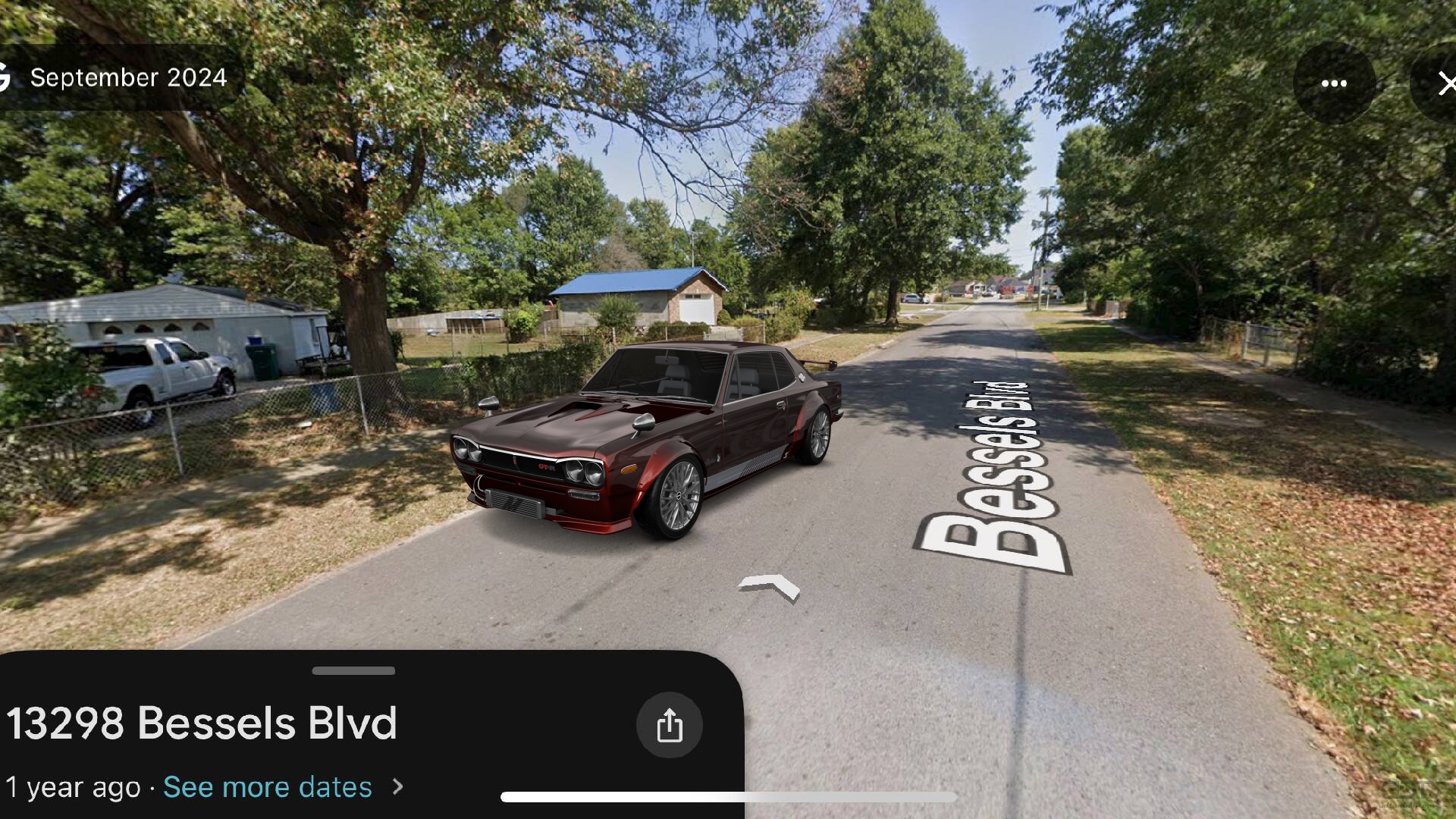
Task: Tap the share icon beside the address
Action: click(668, 724)
